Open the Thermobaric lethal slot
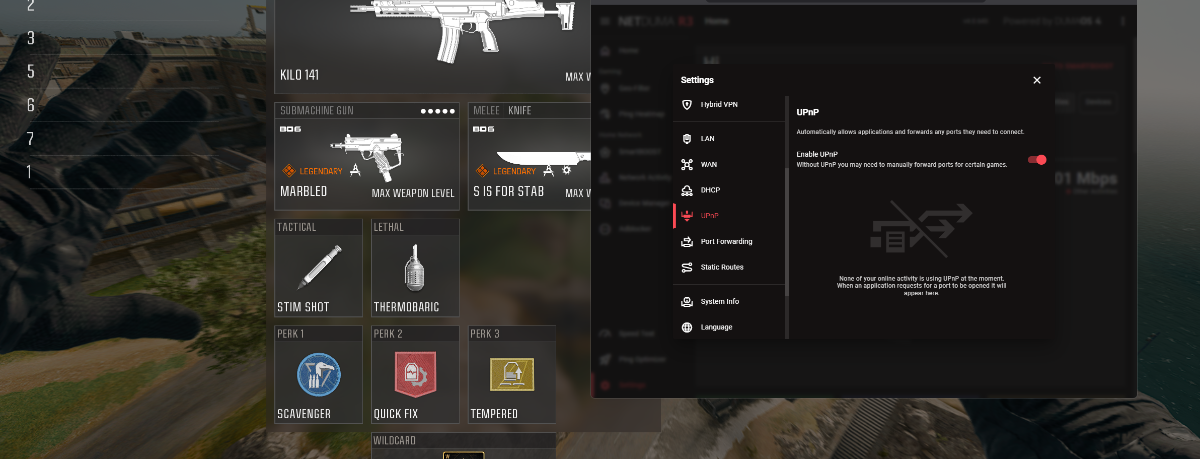The width and height of the screenshot is (1200, 459). 415,267
